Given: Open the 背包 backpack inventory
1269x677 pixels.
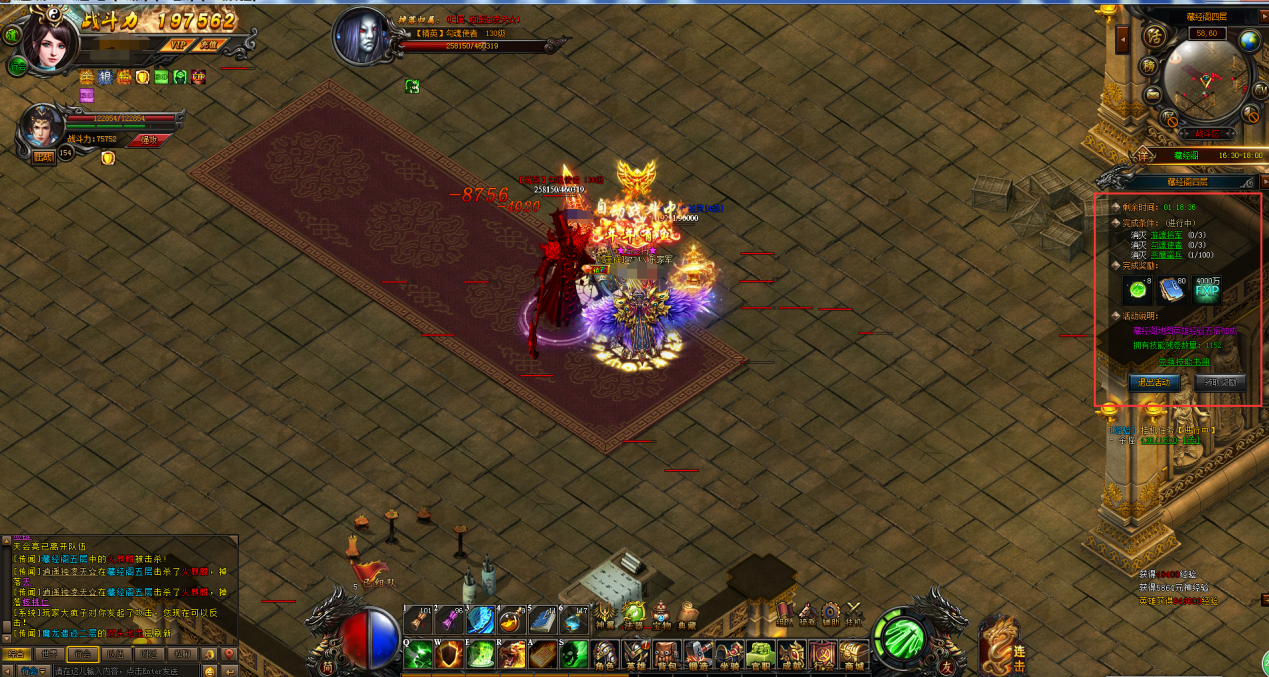Looking at the screenshot, I should click(x=668, y=655).
